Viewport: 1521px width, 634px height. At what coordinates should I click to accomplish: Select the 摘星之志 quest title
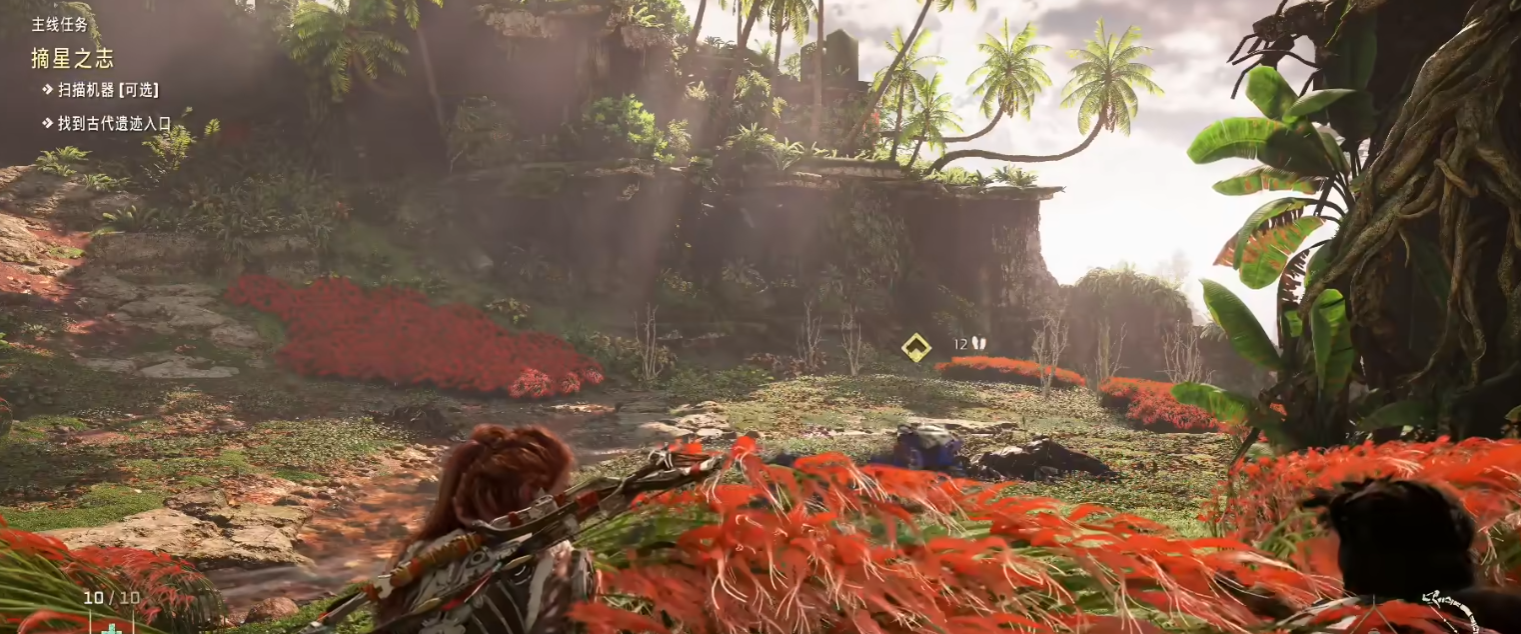pyautogui.click(x=72, y=58)
